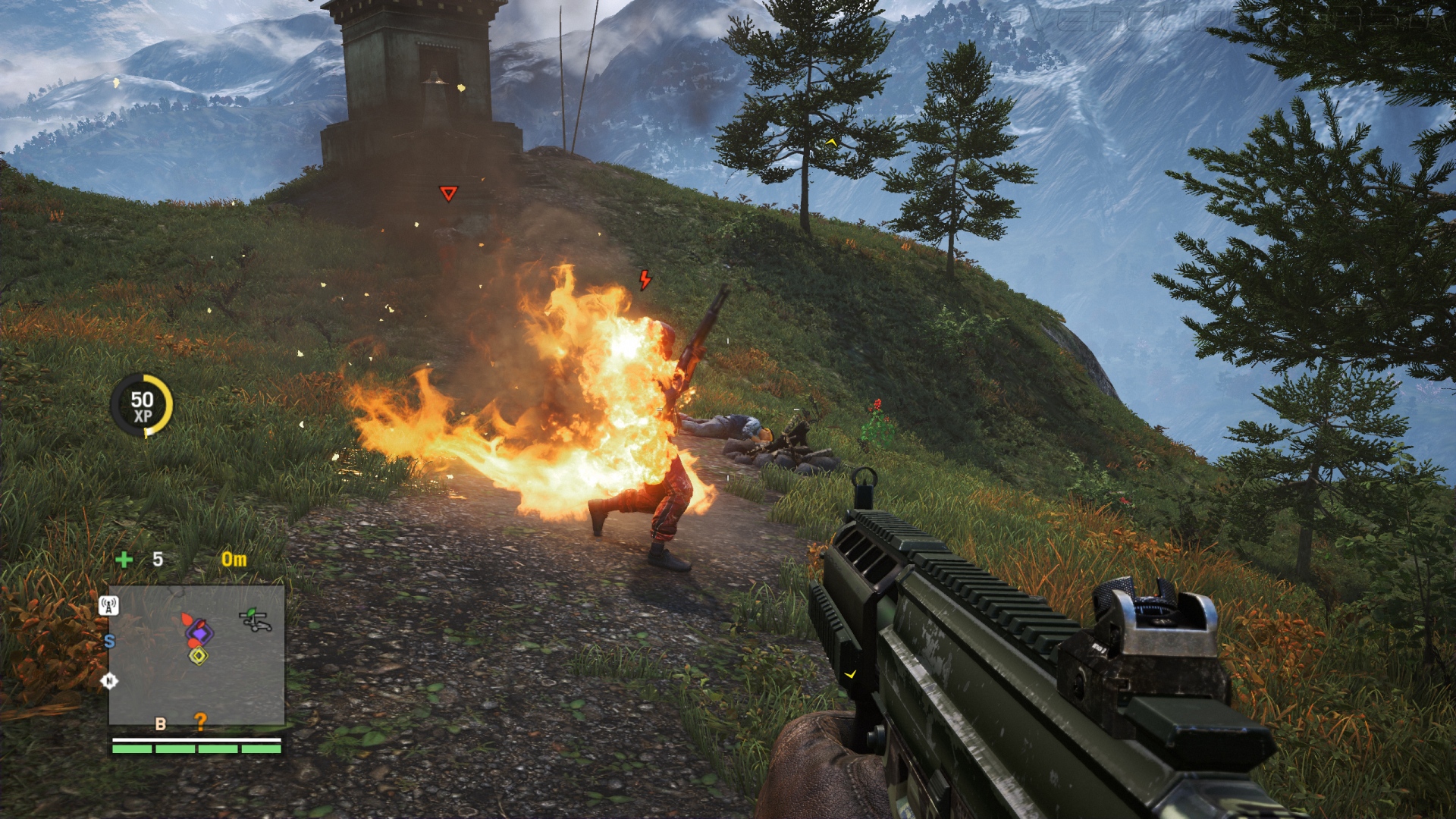Image resolution: width=1456 pixels, height=819 pixels.
Task: Click the red triangle enemy tag marker
Action: pos(448,194)
